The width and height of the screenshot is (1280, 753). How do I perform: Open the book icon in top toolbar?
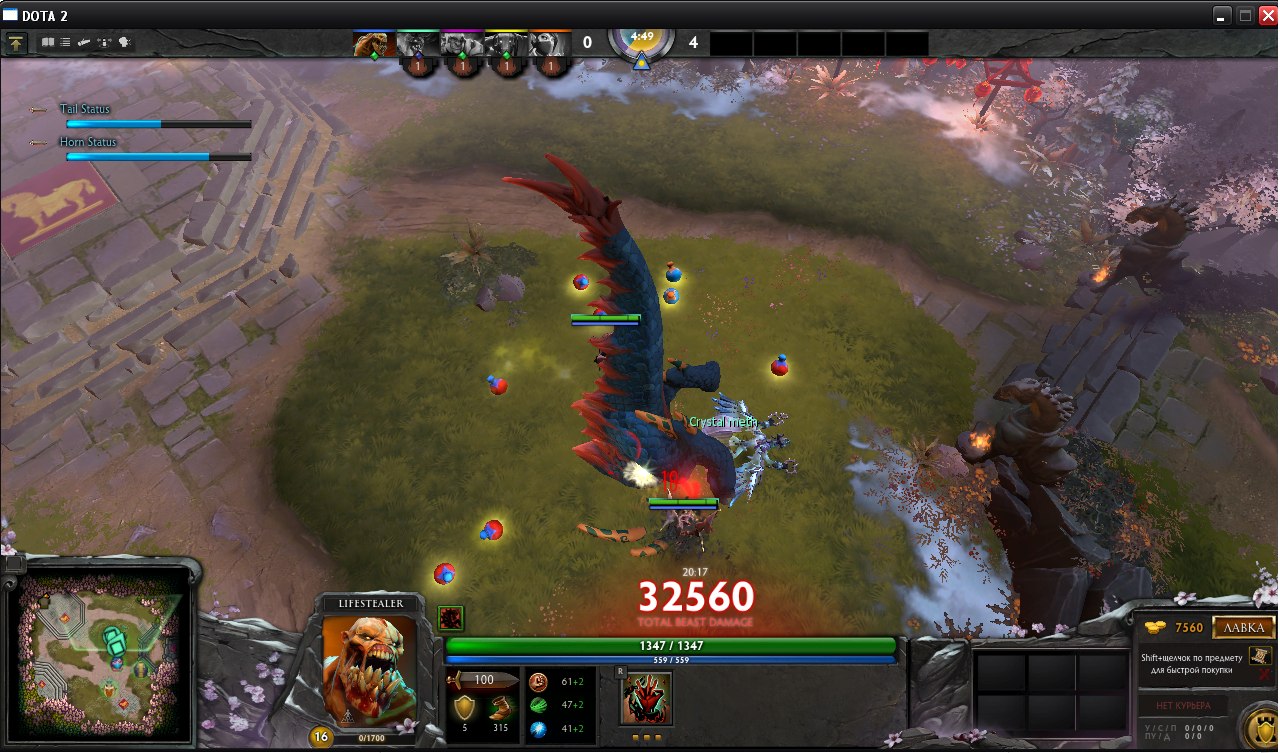pos(47,43)
